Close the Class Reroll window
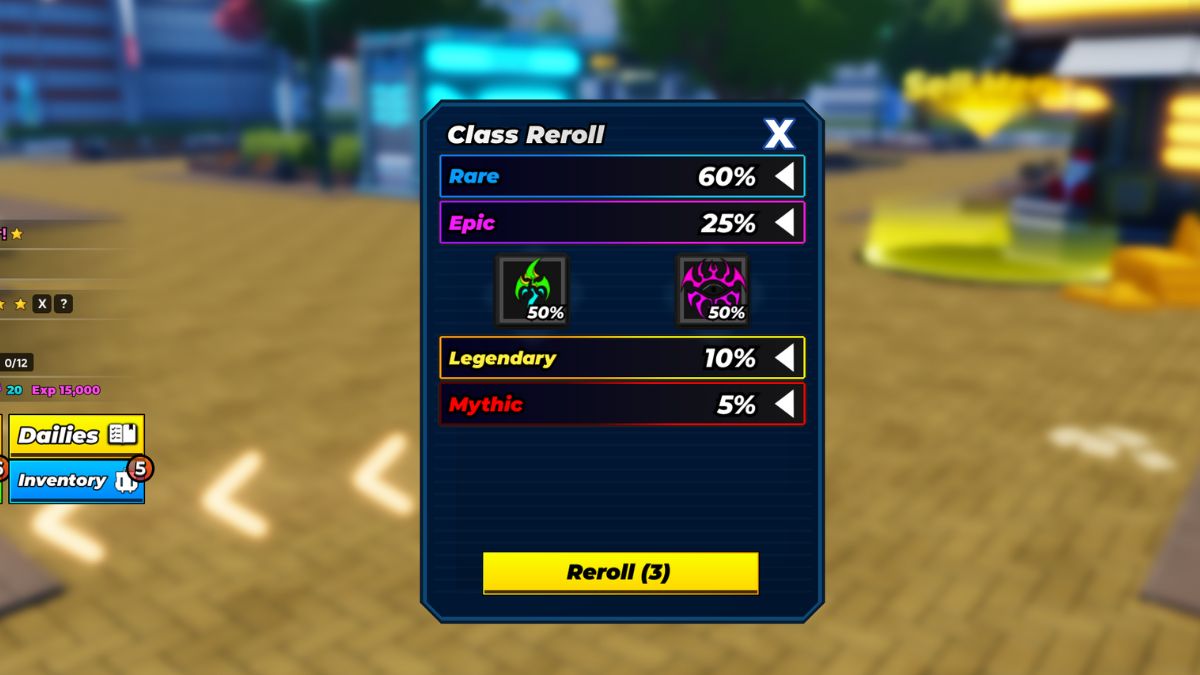 [x=778, y=134]
